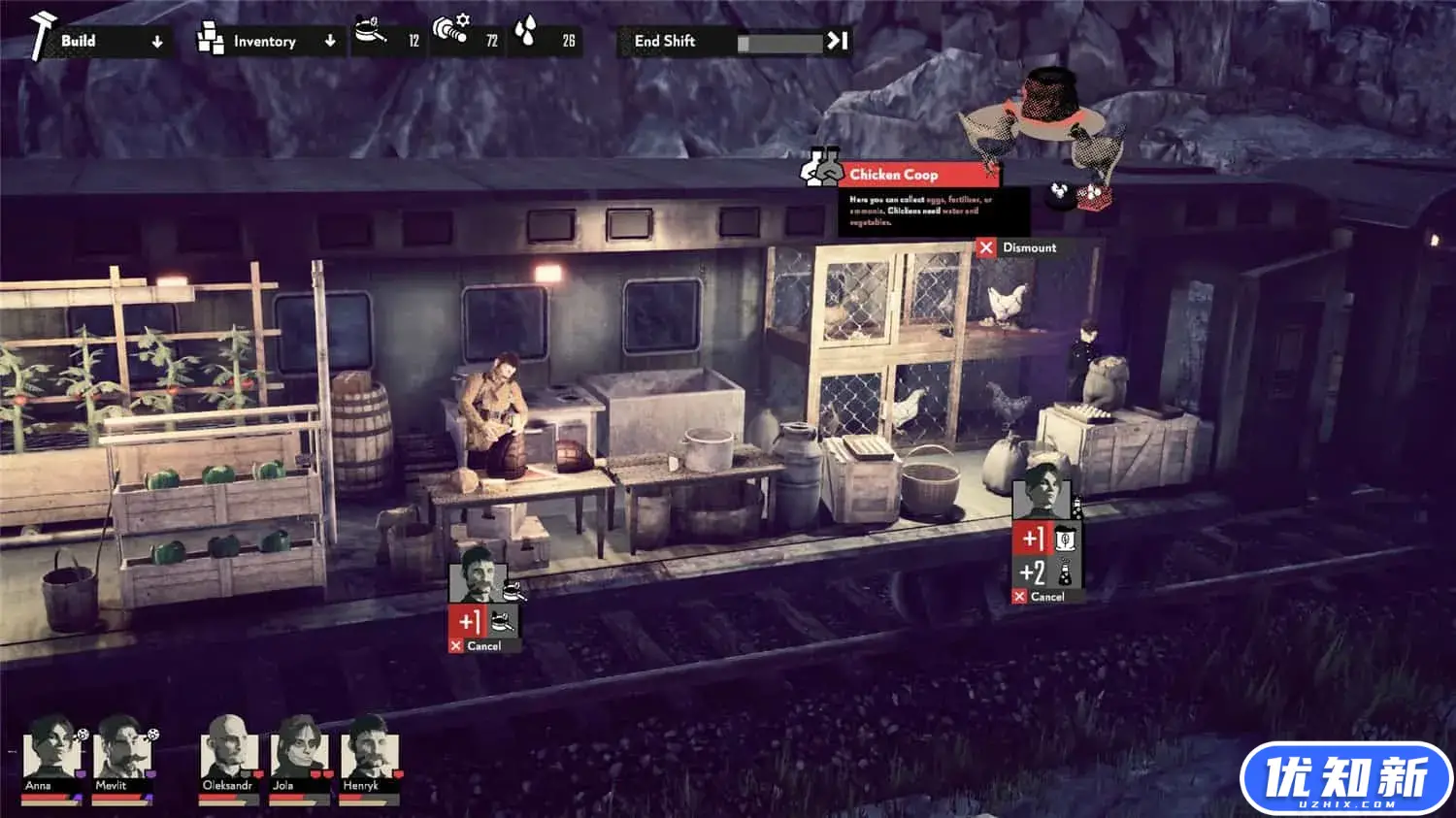Click the worker portrait above the cooking task
This screenshot has height=818, width=1456.
click(477, 577)
